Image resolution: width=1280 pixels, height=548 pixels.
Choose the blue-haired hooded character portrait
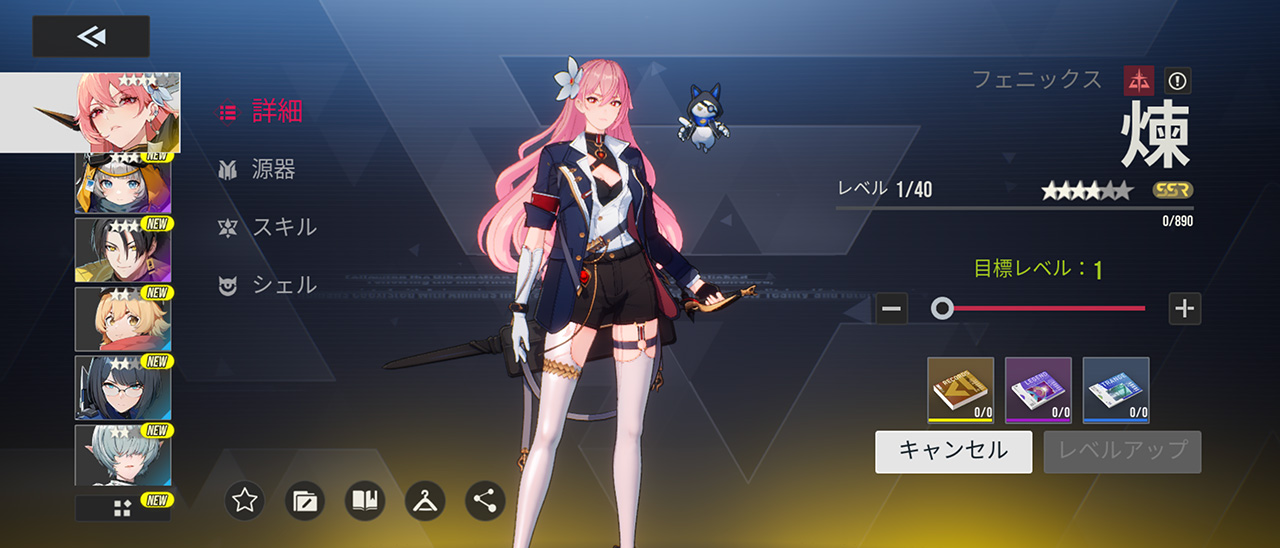(123, 184)
